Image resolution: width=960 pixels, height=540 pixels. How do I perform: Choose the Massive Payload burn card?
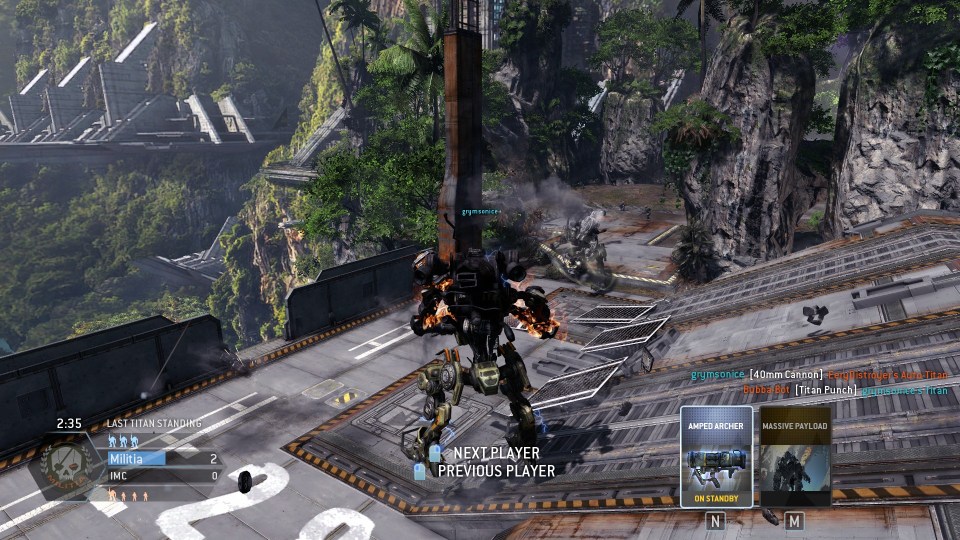[795, 457]
